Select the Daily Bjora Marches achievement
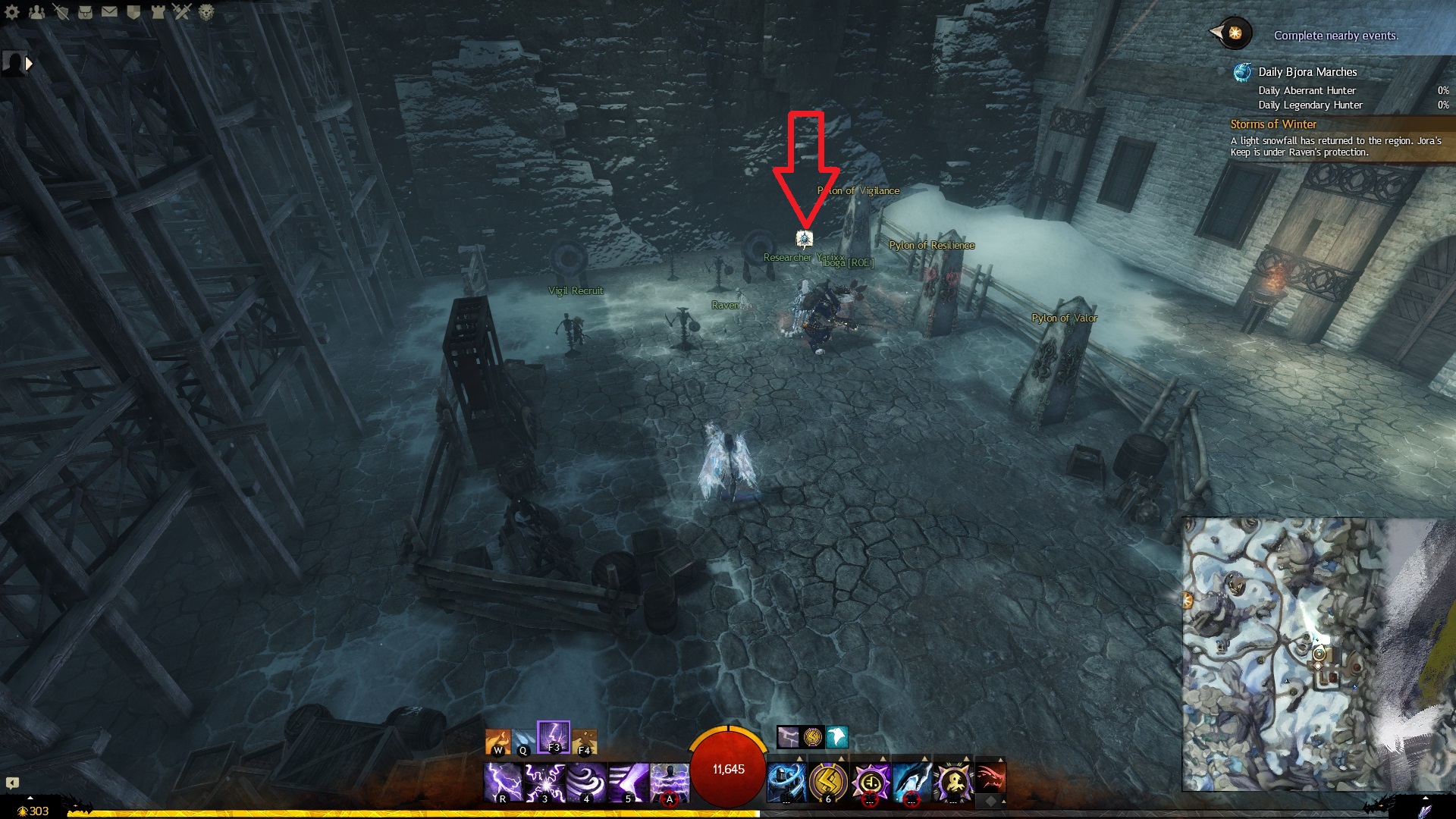 1307,72
